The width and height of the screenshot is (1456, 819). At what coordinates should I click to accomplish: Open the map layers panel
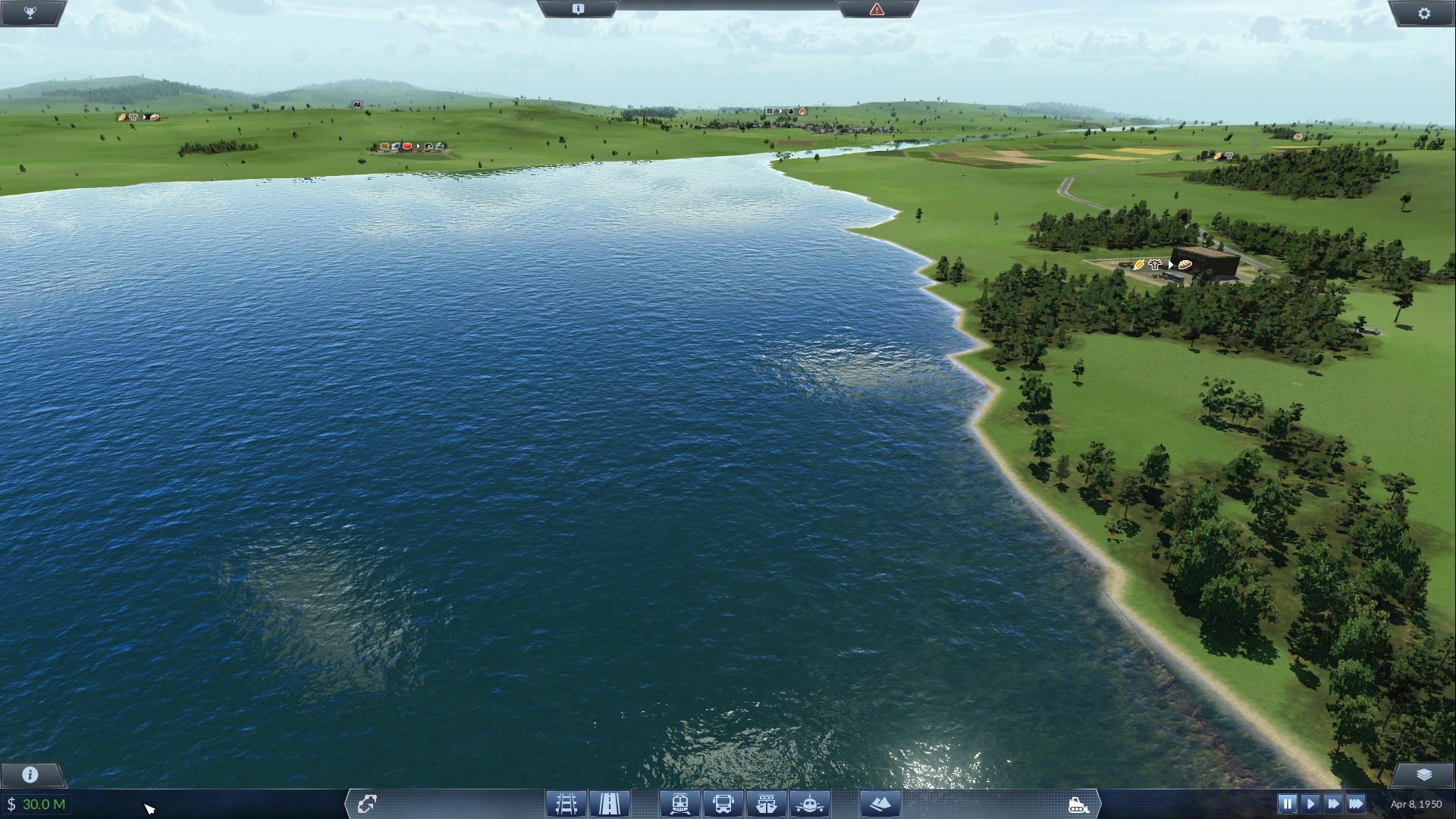(1423, 774)
